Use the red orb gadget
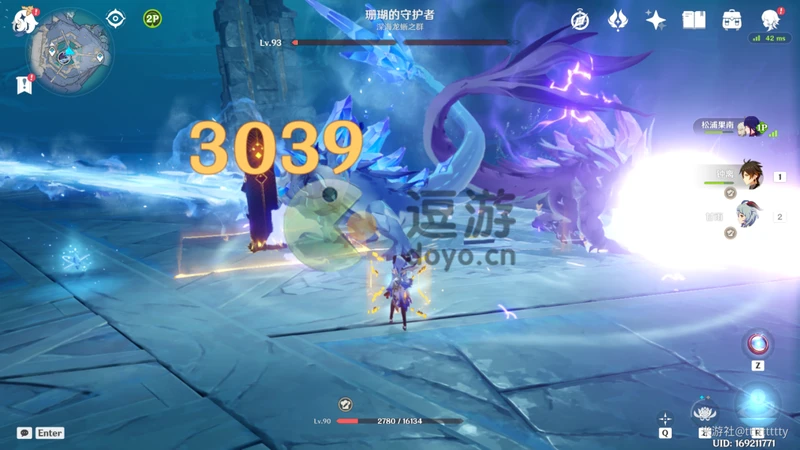Image resolution: width=800 pixels, height=450 pixels. point(758,343)
